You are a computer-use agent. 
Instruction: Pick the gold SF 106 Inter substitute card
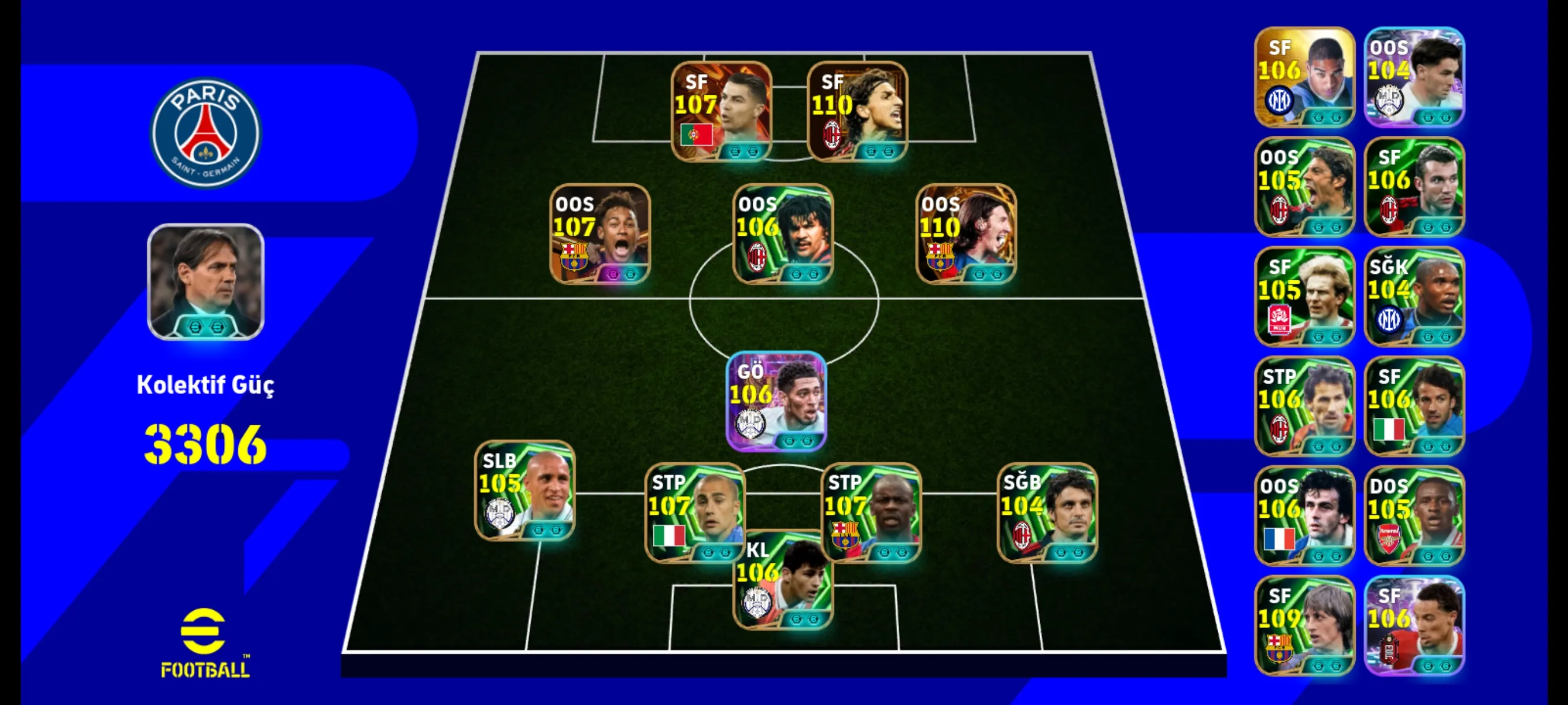[1304, 77]
